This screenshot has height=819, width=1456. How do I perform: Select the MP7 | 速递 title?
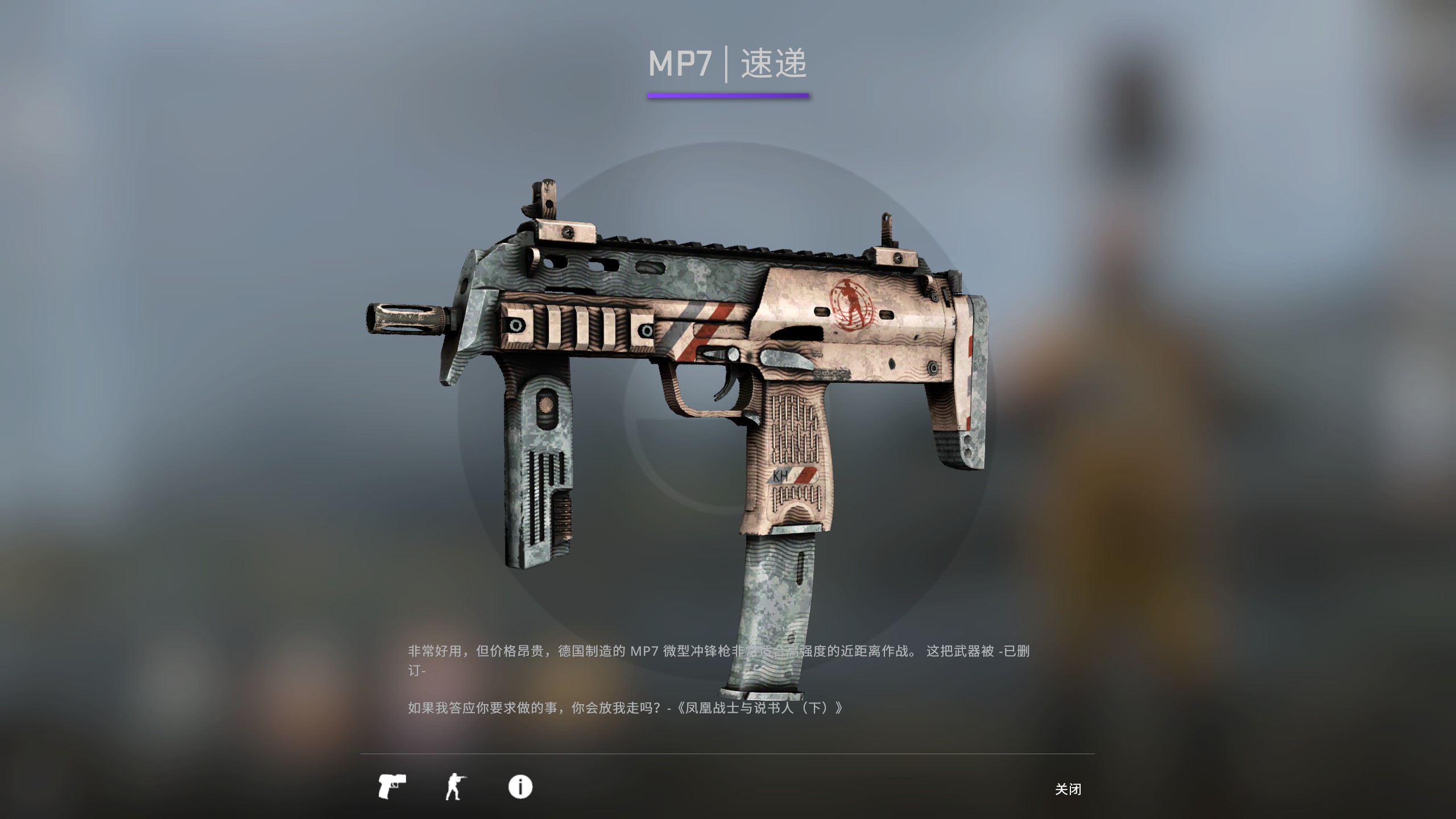(728, 64)
